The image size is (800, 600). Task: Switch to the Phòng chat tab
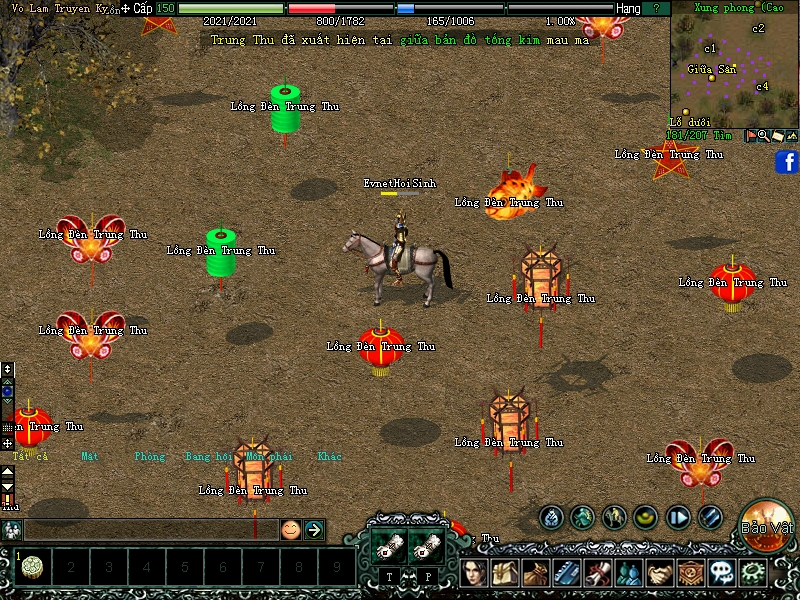[x=149, y=457]
